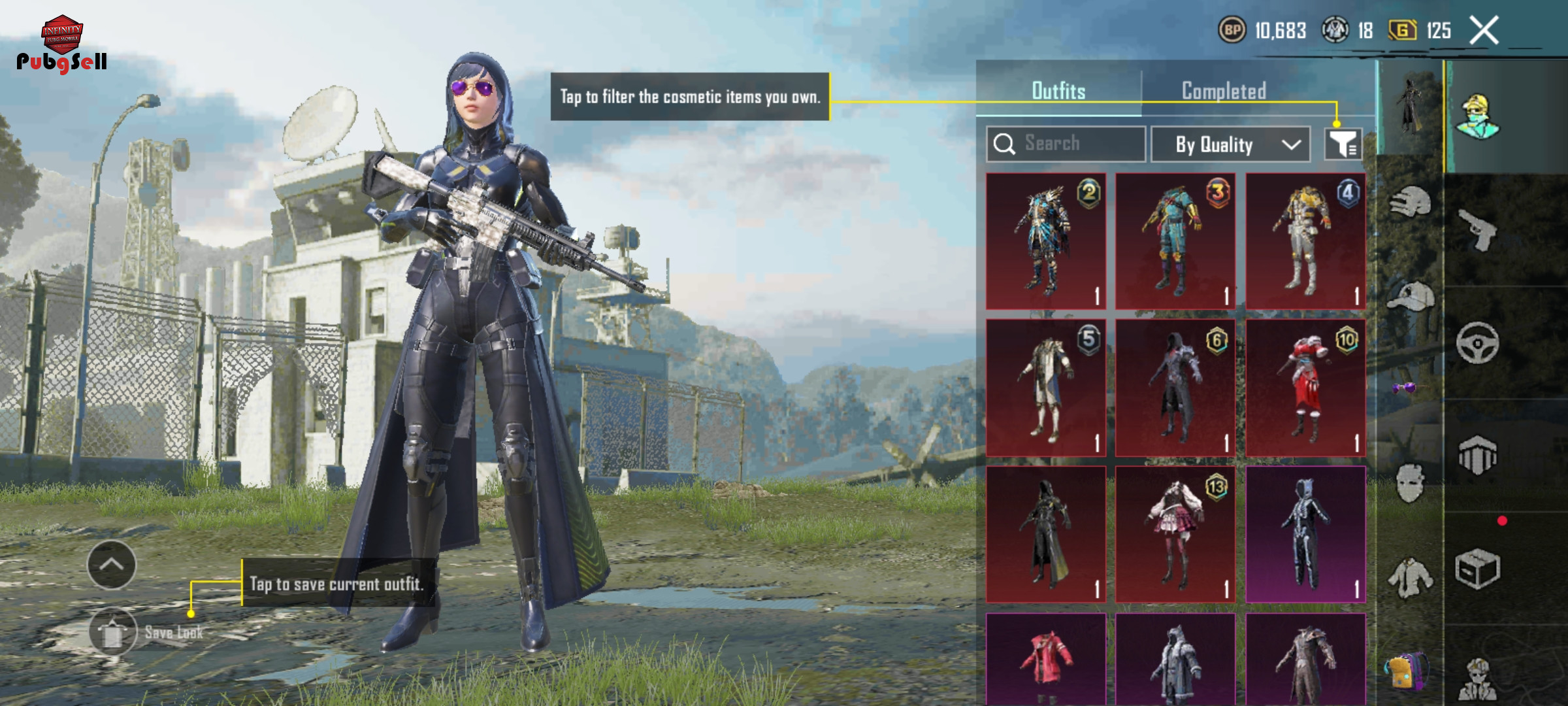Select the cap headwear slot
Image resolution: width=1568 pixels, height=706 pixels.
tap(1410, 296)
